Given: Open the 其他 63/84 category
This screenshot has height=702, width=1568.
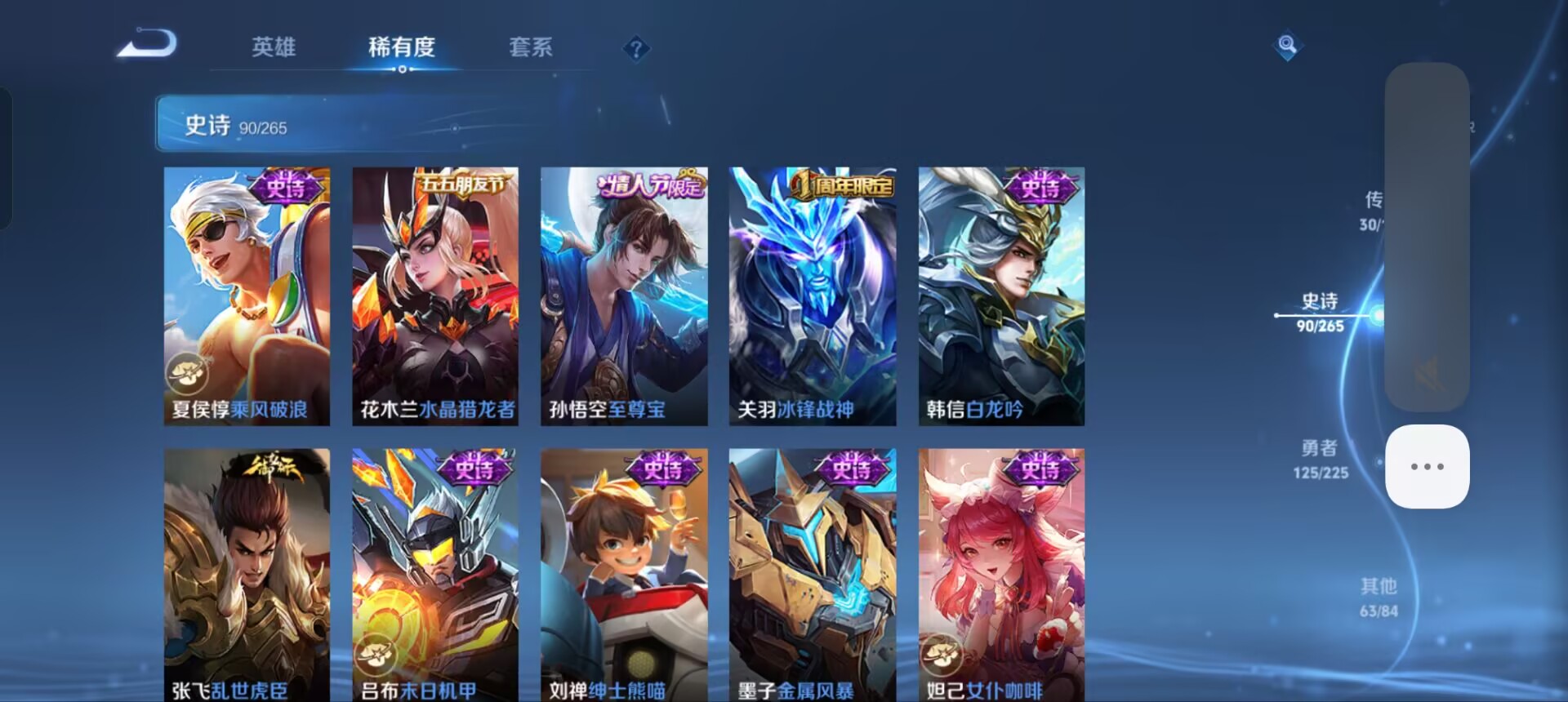Looking at the screenshot, I should point(1377,596).
